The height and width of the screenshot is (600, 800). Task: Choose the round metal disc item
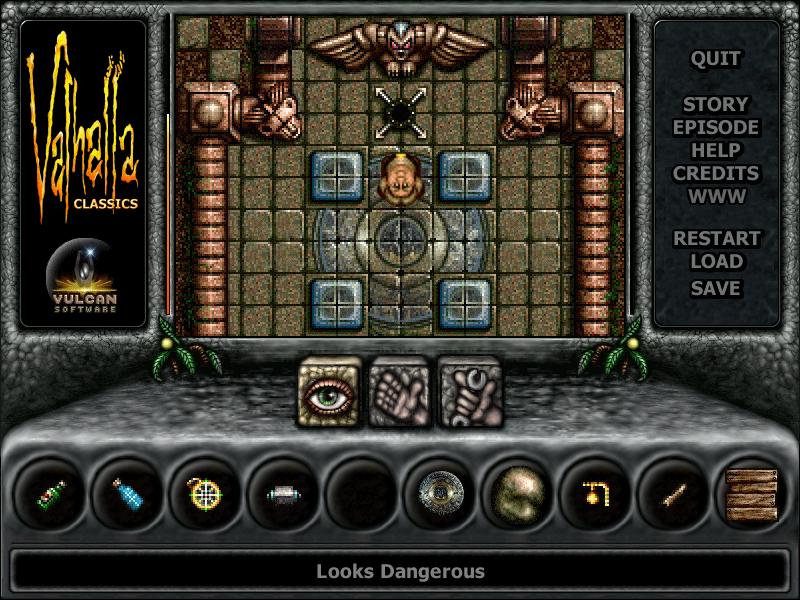click(x=442, y=493)
